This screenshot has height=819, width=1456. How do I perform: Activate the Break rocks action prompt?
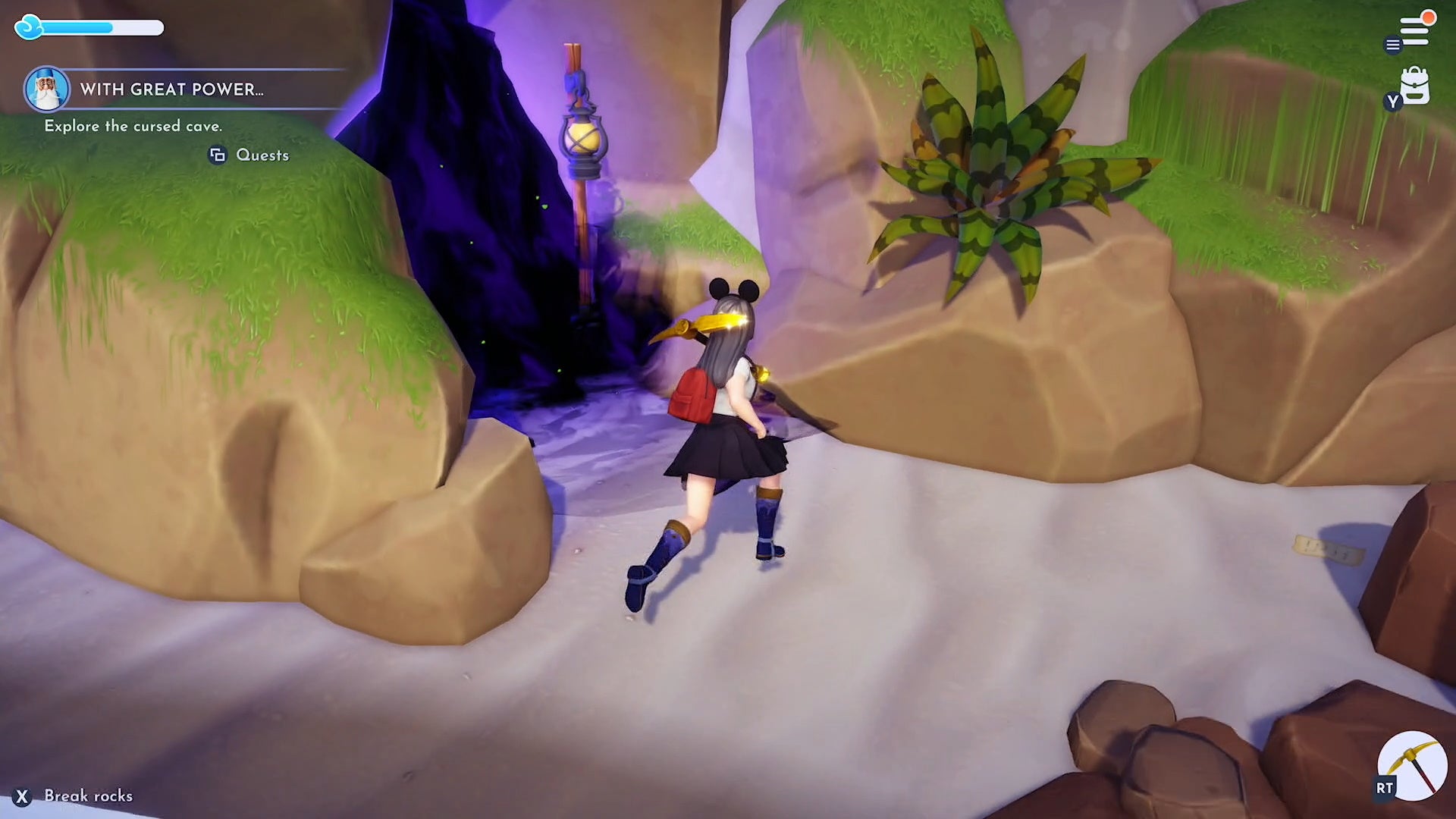(x=87, y=796)
